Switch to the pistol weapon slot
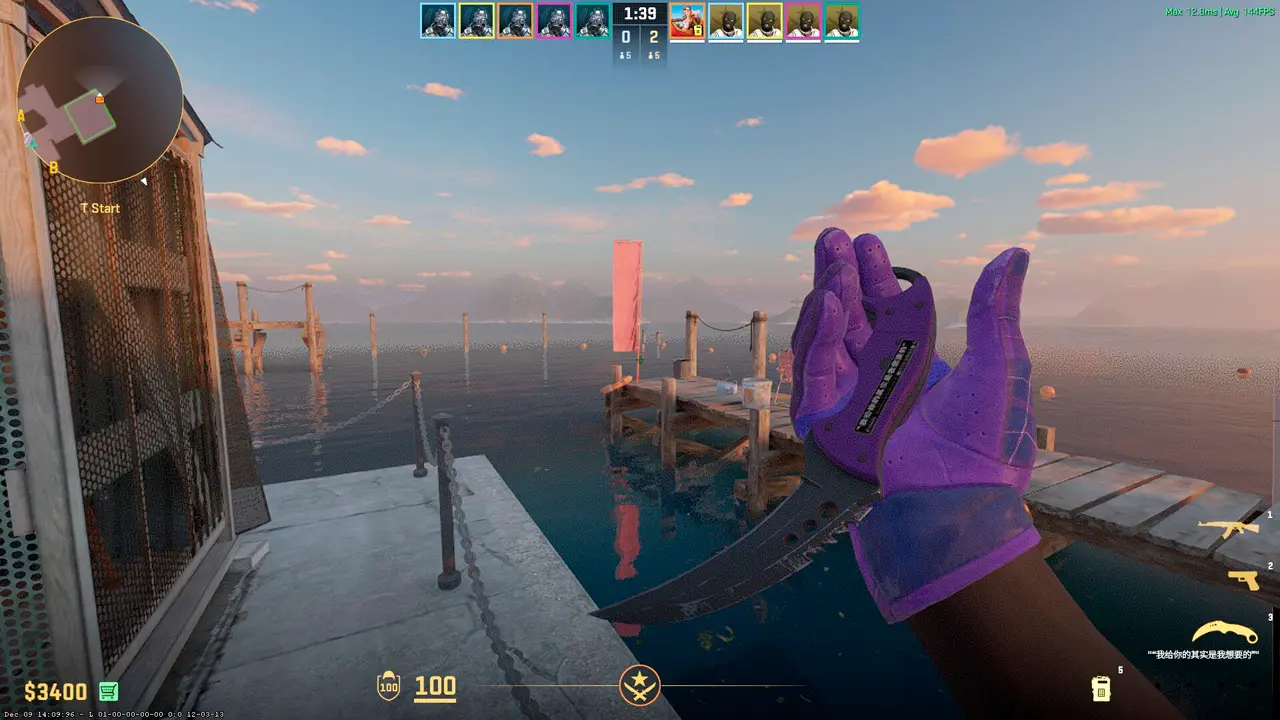The height and width of the screenshot is (720, 1280). point(1243,580)
